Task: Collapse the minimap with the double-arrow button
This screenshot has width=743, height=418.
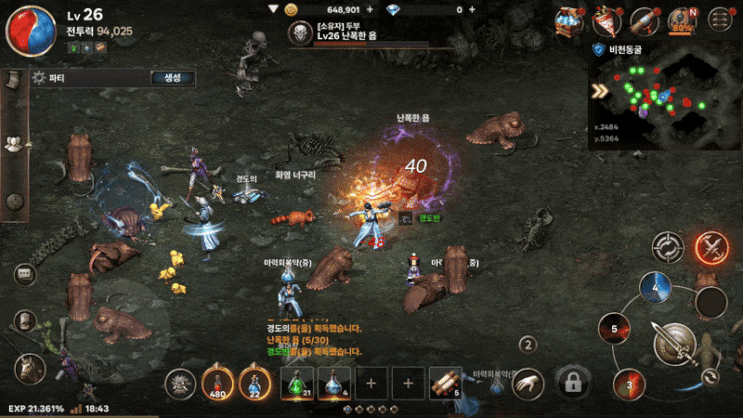Action: point(600,91)
